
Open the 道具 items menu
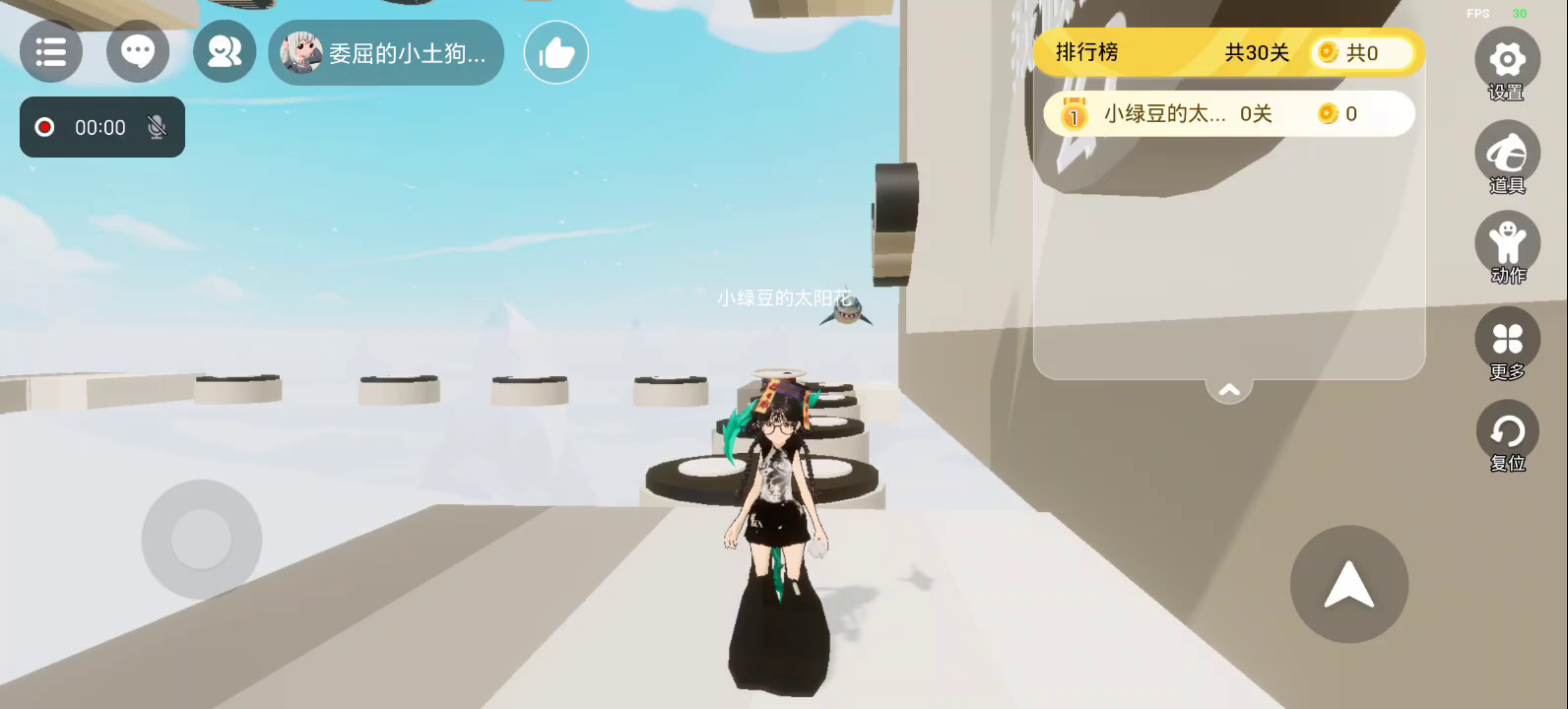(x=1506, y=154)
